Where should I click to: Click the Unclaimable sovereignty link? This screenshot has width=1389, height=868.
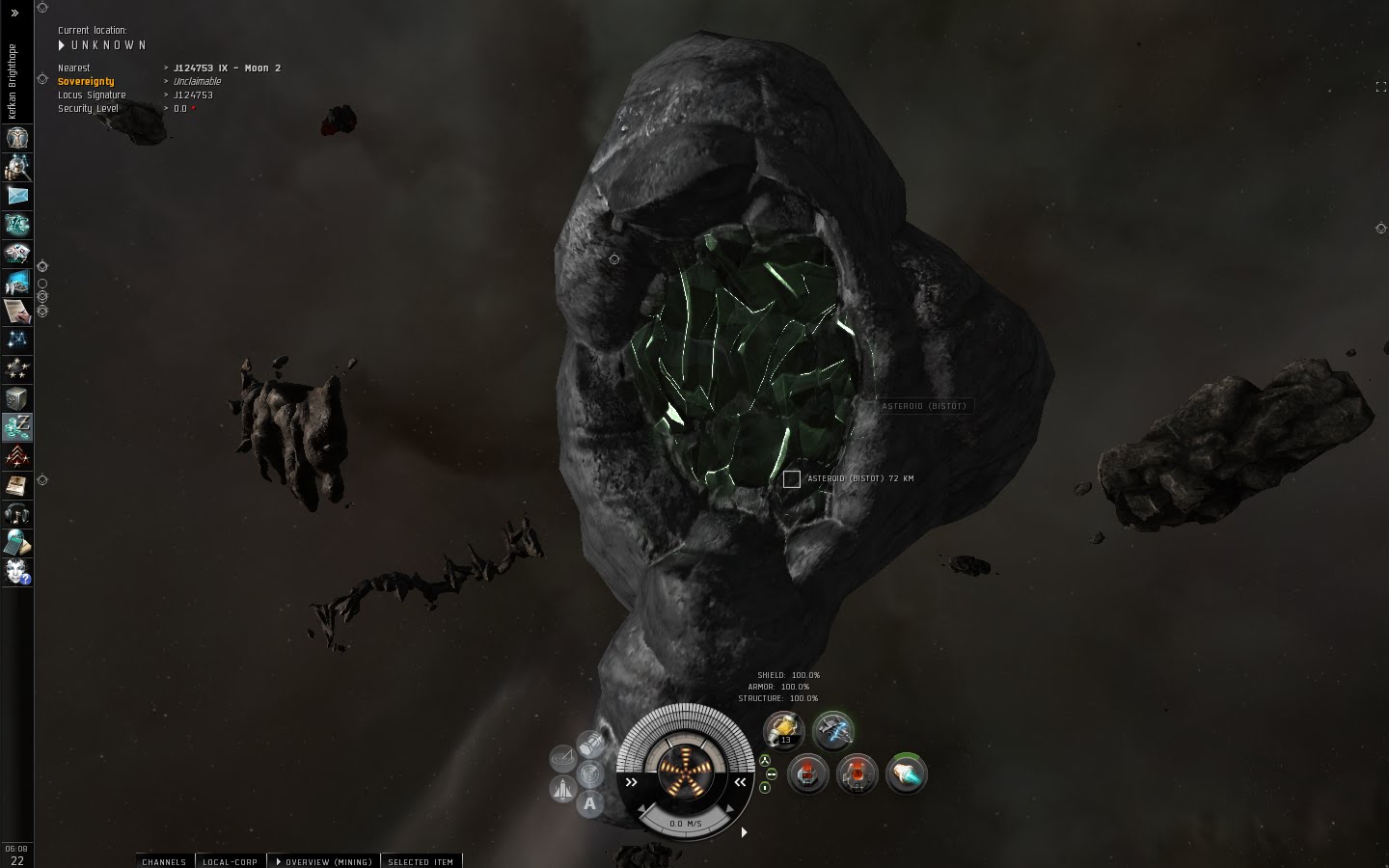click(196, 81)
